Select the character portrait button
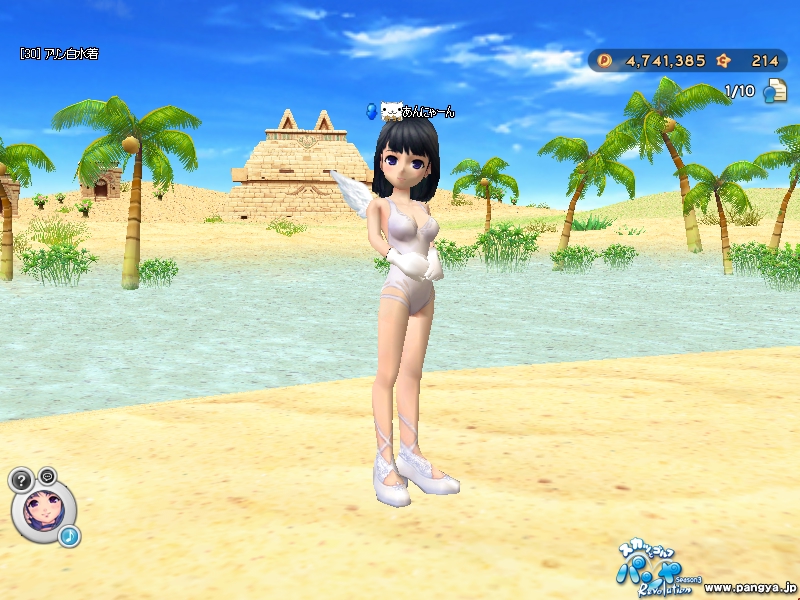800x600 pixels. pyautogui.click(x=44, y=510)
